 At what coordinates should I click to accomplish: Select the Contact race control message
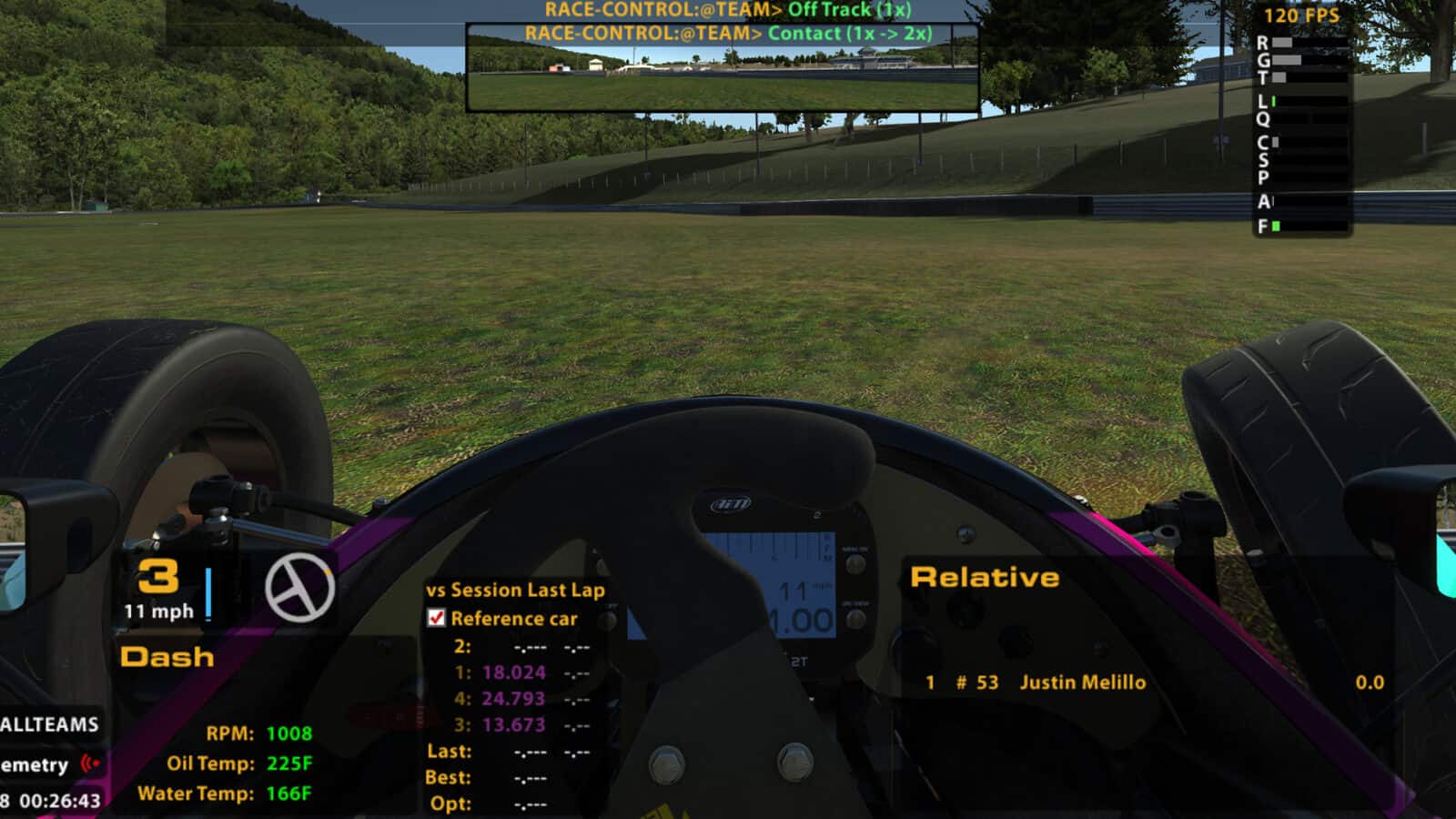[x=728, y=33]
